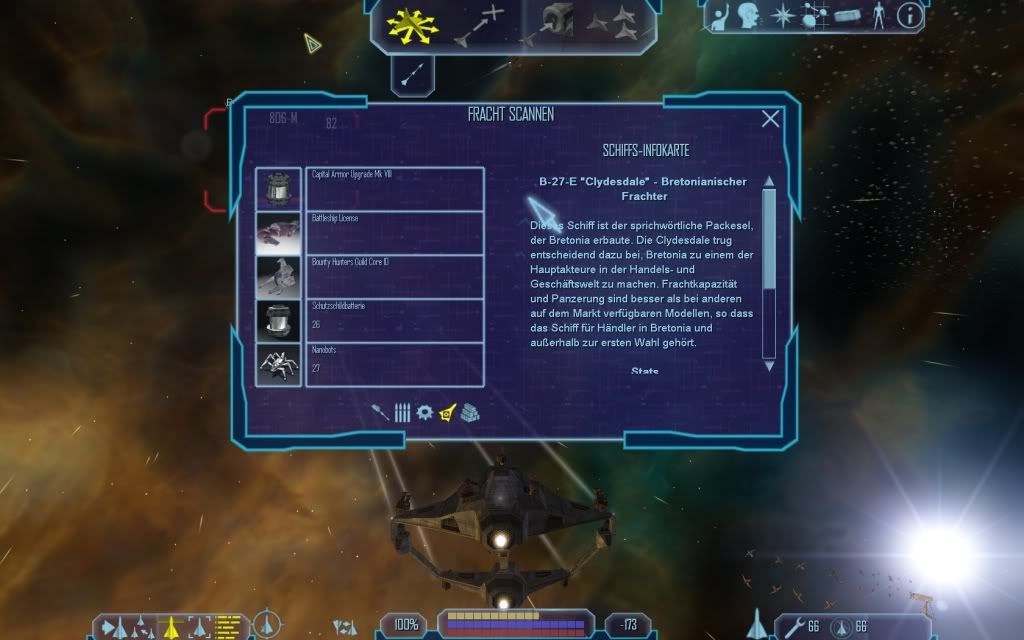1024x640 pixels.
Task: Show the equipment filter with the gear icon
Action: 424,412
